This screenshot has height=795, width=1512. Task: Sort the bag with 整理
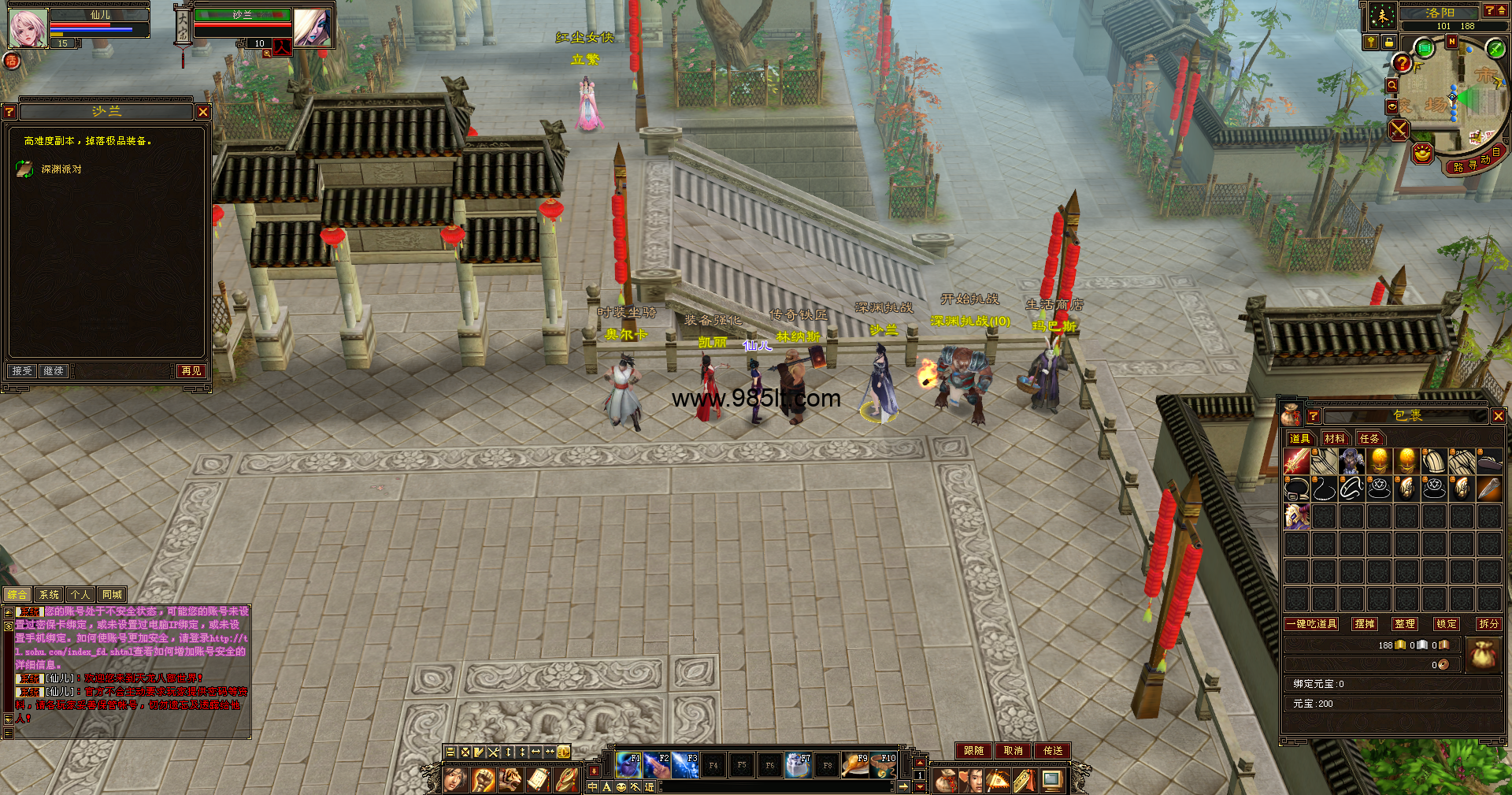[x=1405, y=624]
